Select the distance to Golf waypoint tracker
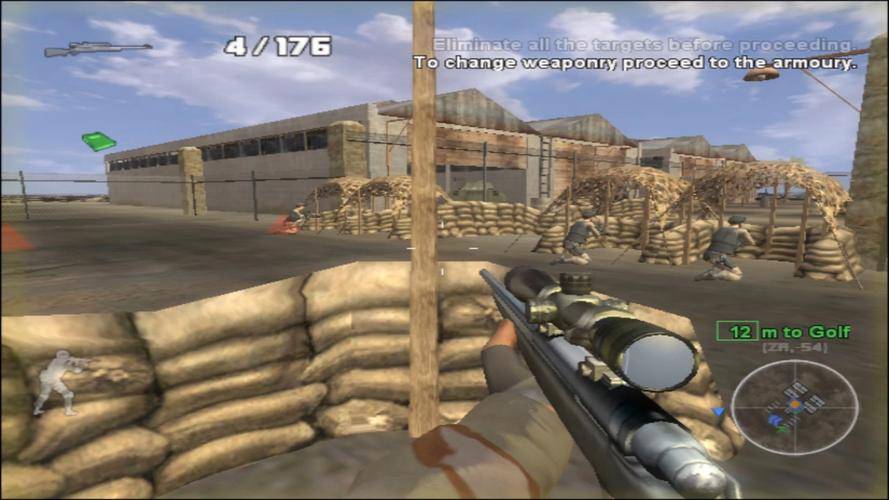 [783, 331]
